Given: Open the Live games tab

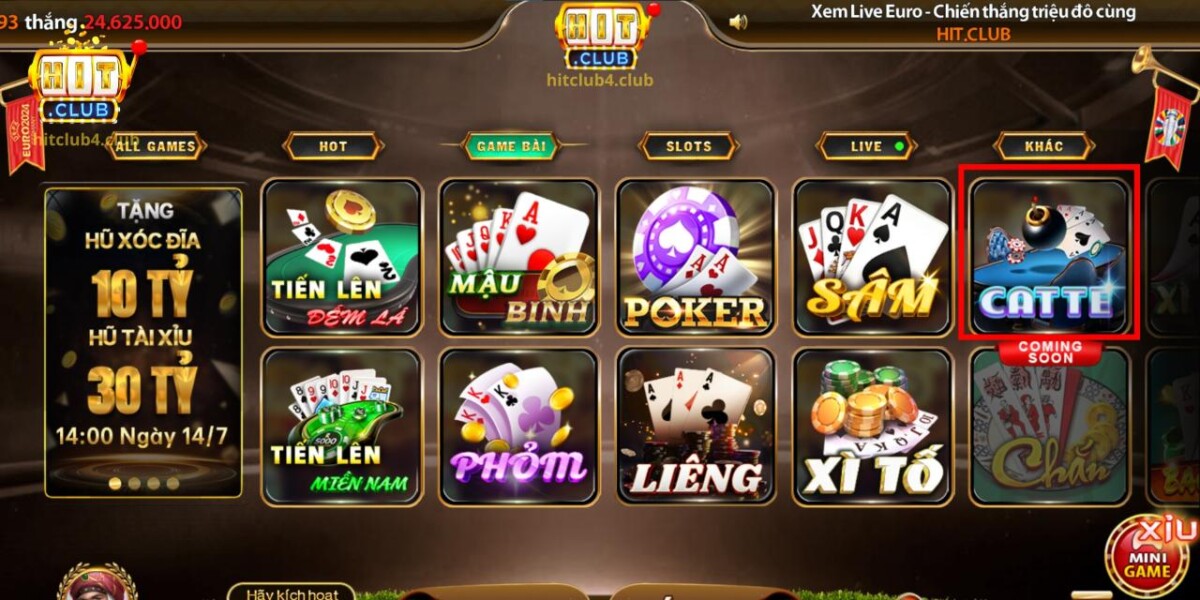Looking at the screenshot, I should coord(867,146).
